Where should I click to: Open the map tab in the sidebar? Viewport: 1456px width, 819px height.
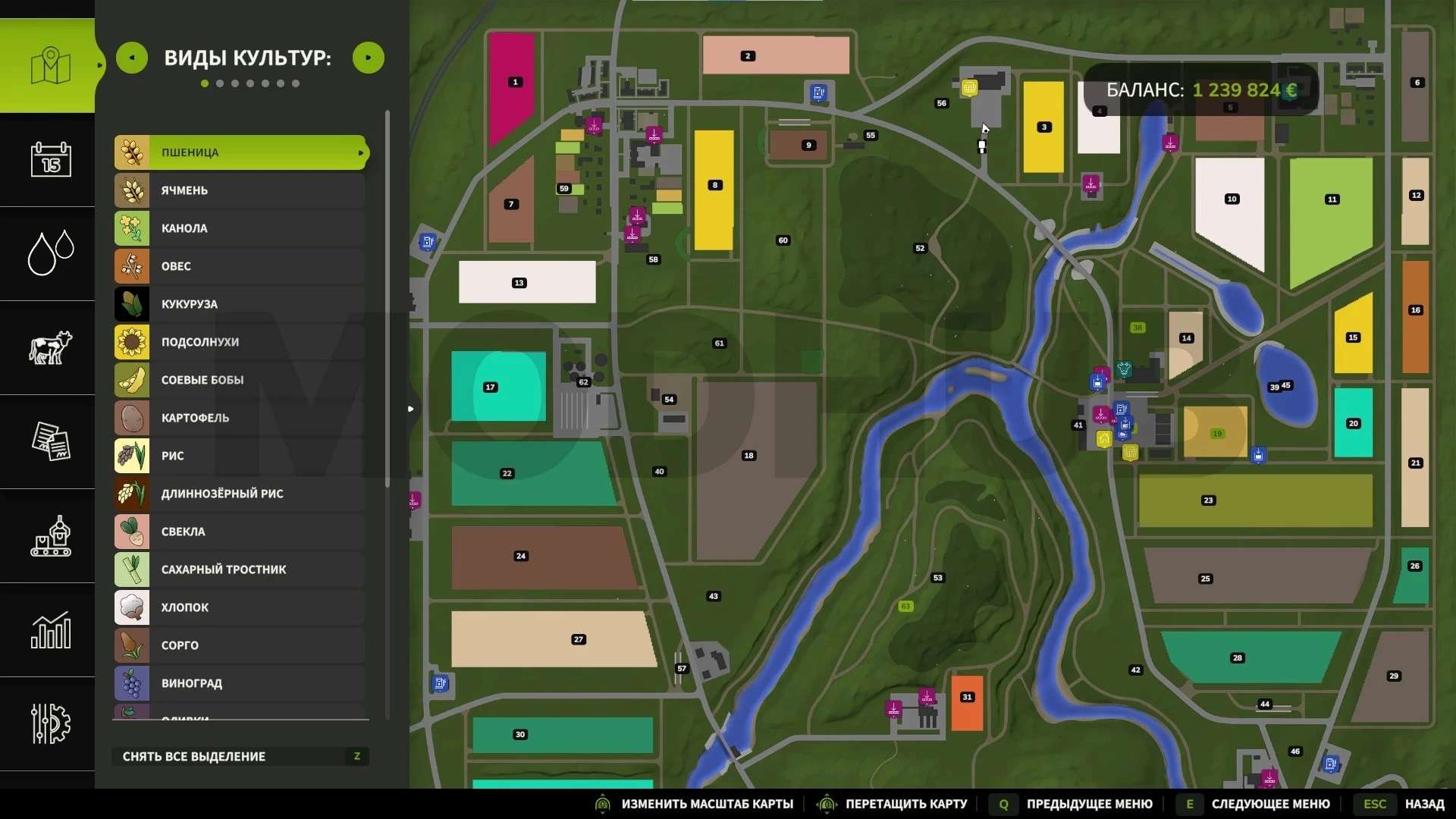50,66
